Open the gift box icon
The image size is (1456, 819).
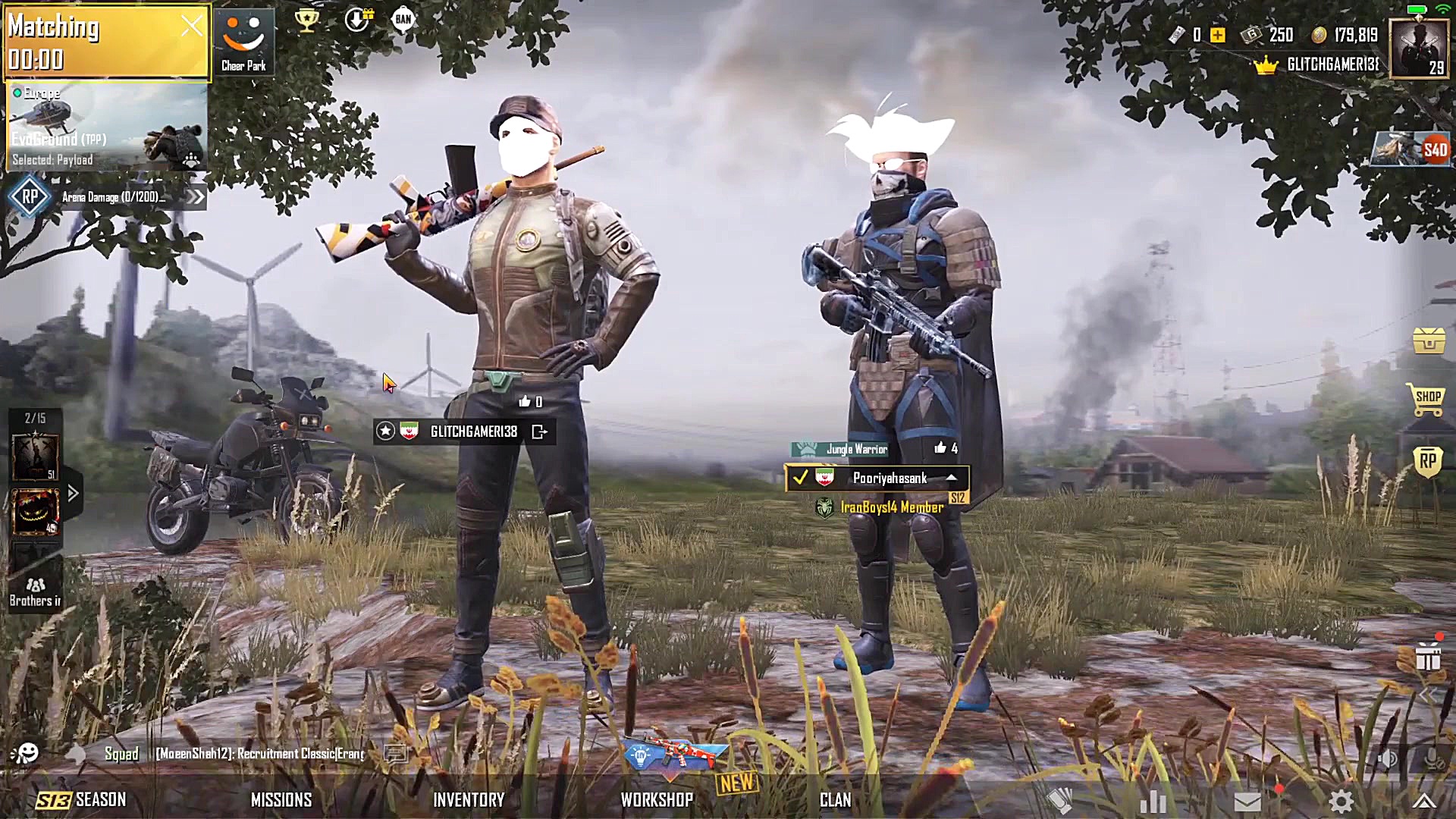click(x=1428, y=657)
